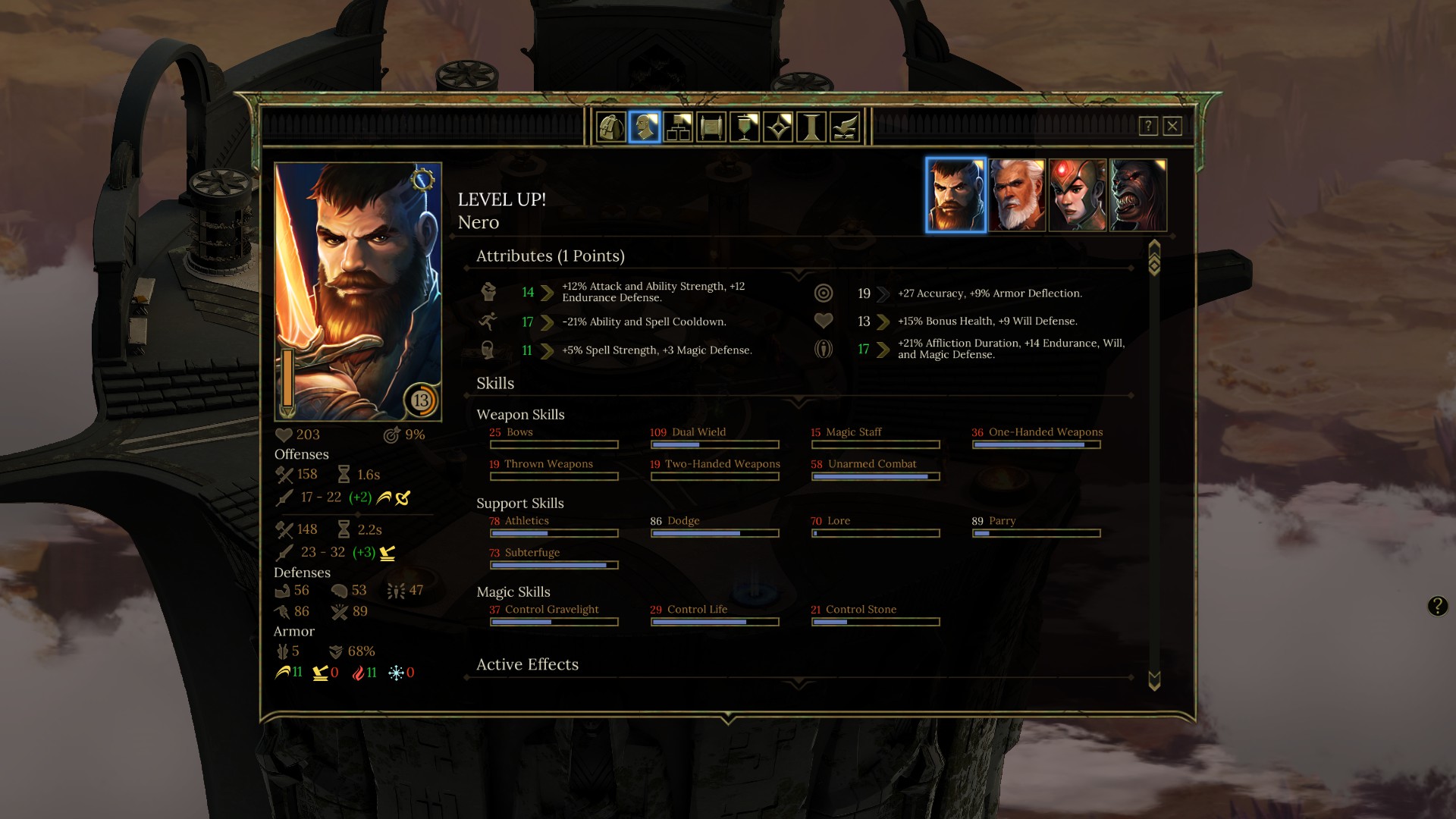Increase the heart attribute at 13
Screen dimensions: 1456x819
tap(883, 322)
